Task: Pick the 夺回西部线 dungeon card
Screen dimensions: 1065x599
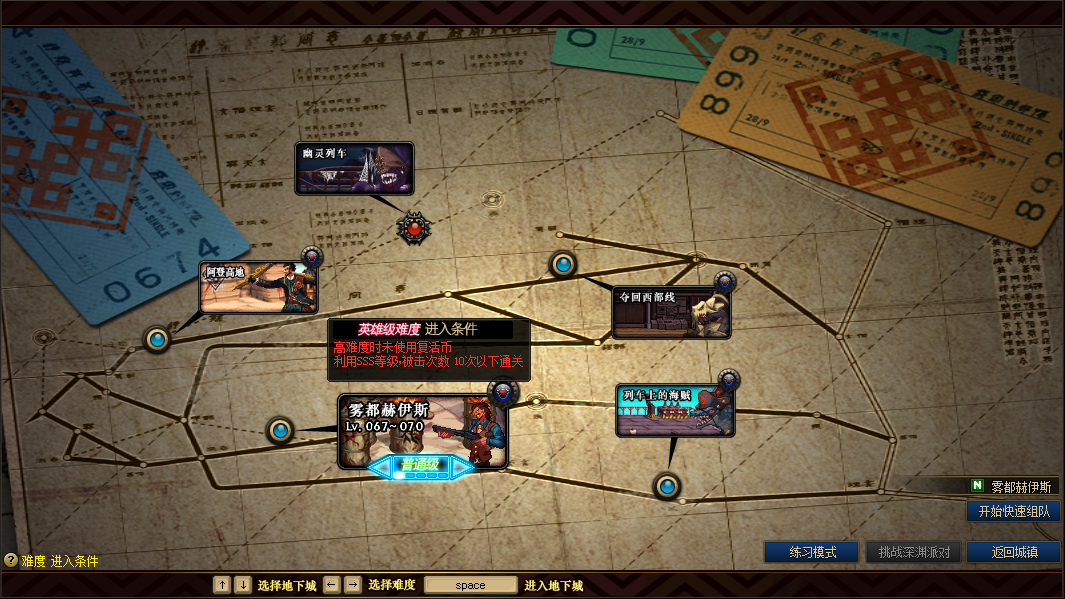Action: tap(671, 312)
